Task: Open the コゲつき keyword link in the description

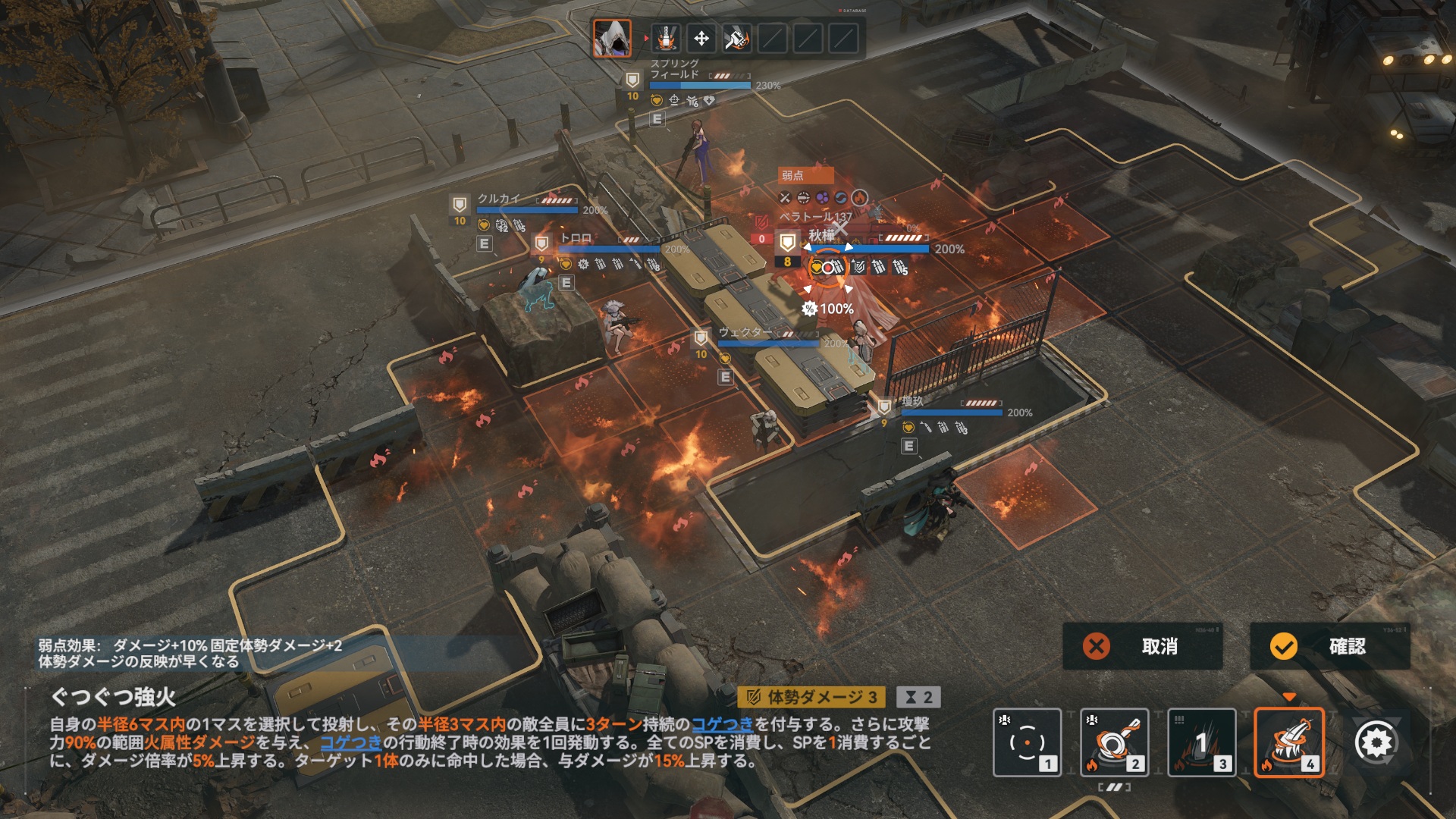Action: (722, 724)
